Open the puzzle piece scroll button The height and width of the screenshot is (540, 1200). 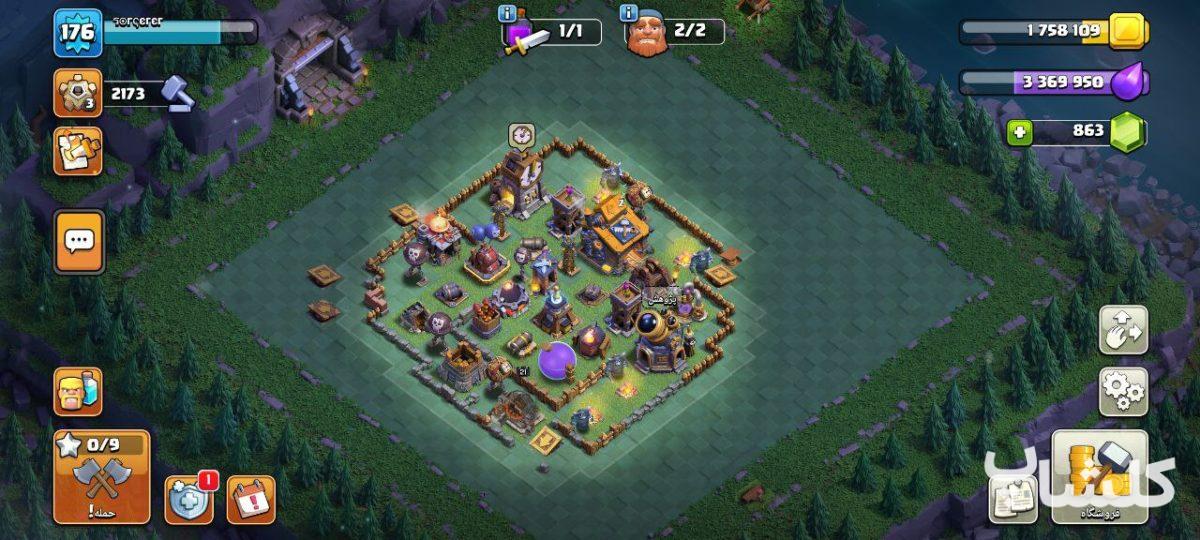77,151
